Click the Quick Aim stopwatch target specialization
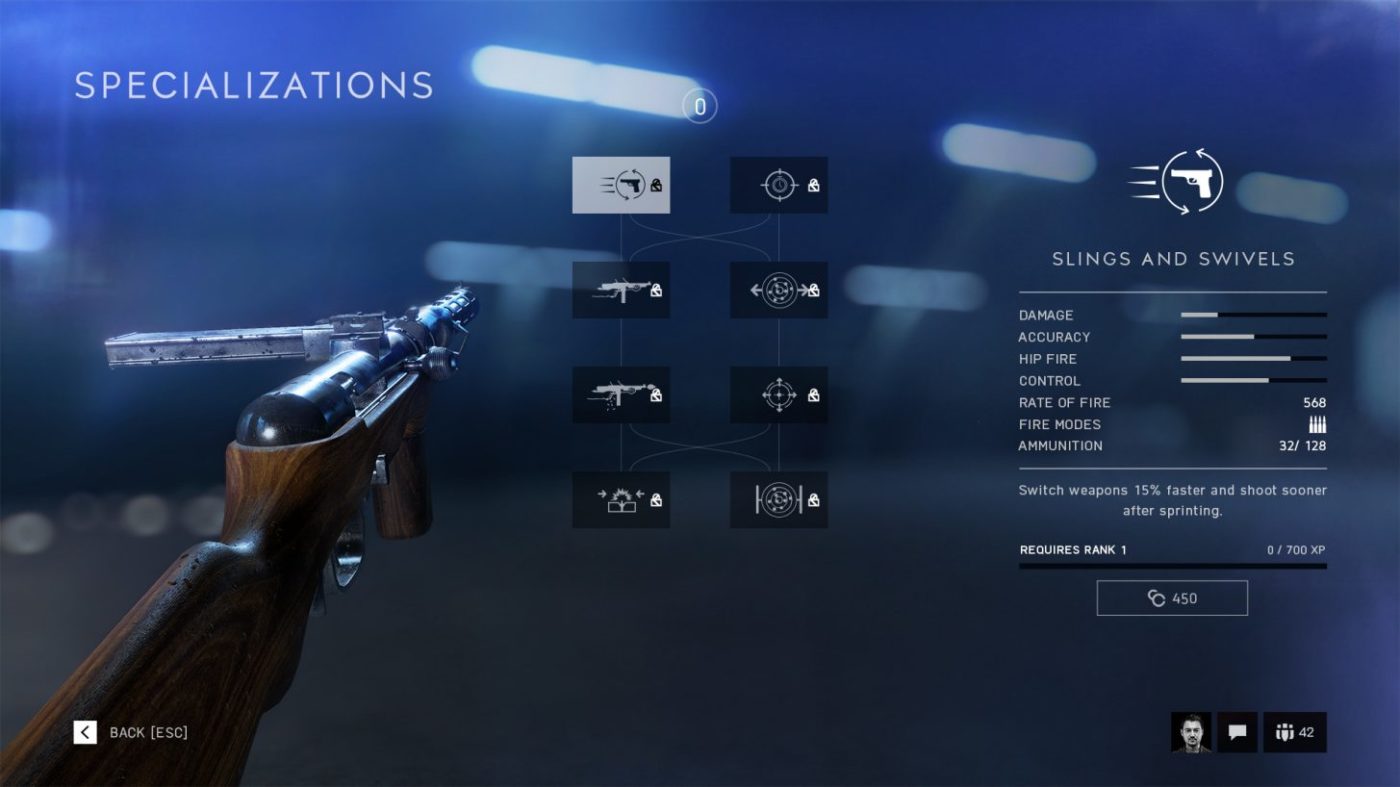 (778, 184)
